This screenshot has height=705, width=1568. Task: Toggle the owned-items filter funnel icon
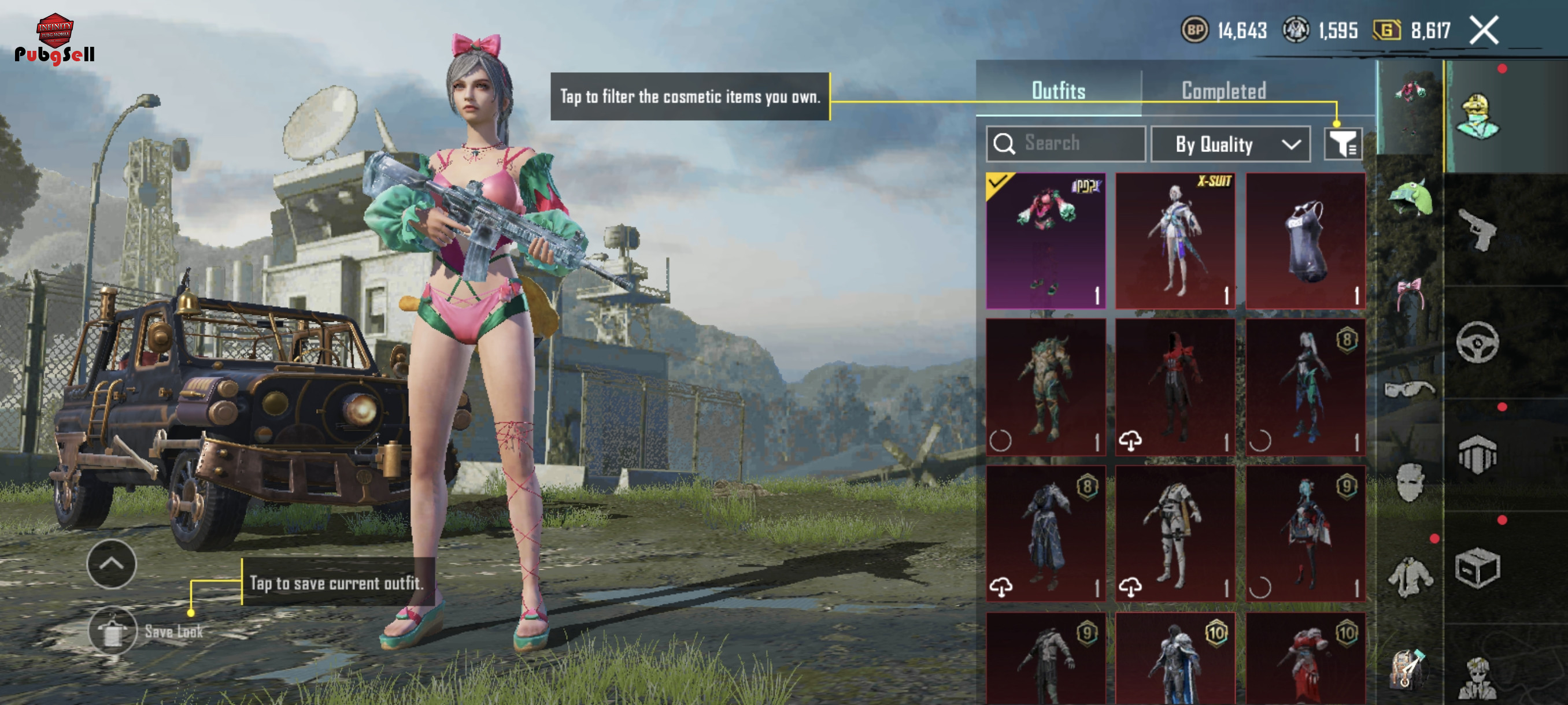tap(1342, 144)
